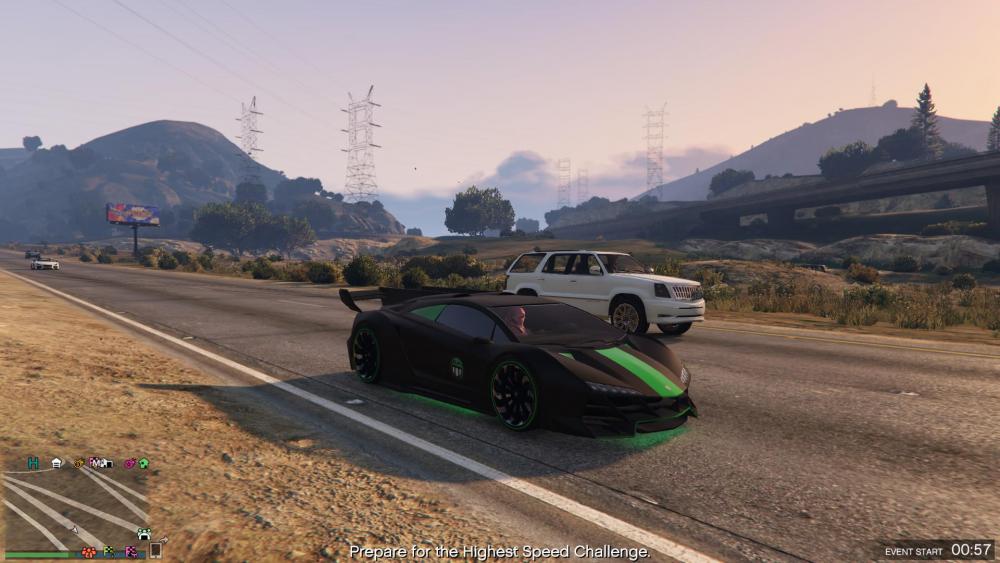
Task: Select the pink stopwatch time trial blip
Action: (130, 463)
